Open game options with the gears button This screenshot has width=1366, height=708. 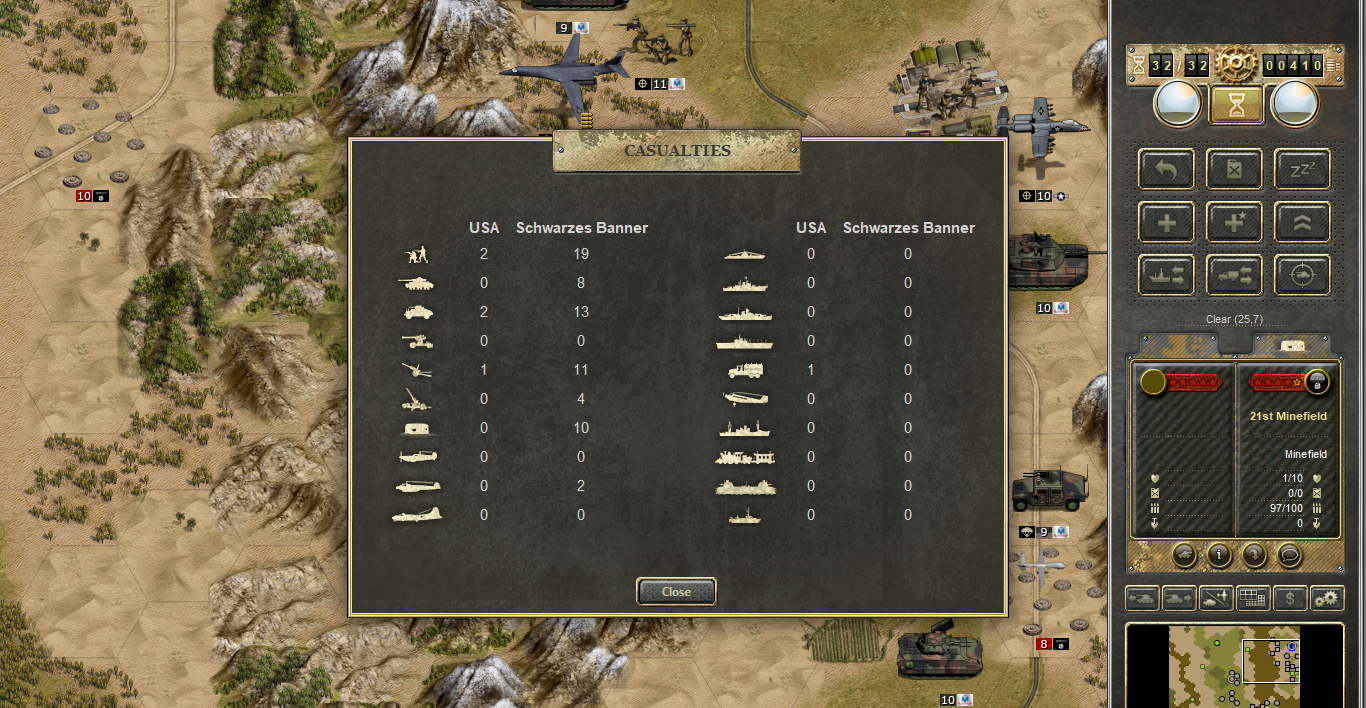(x=1327, y=599)
